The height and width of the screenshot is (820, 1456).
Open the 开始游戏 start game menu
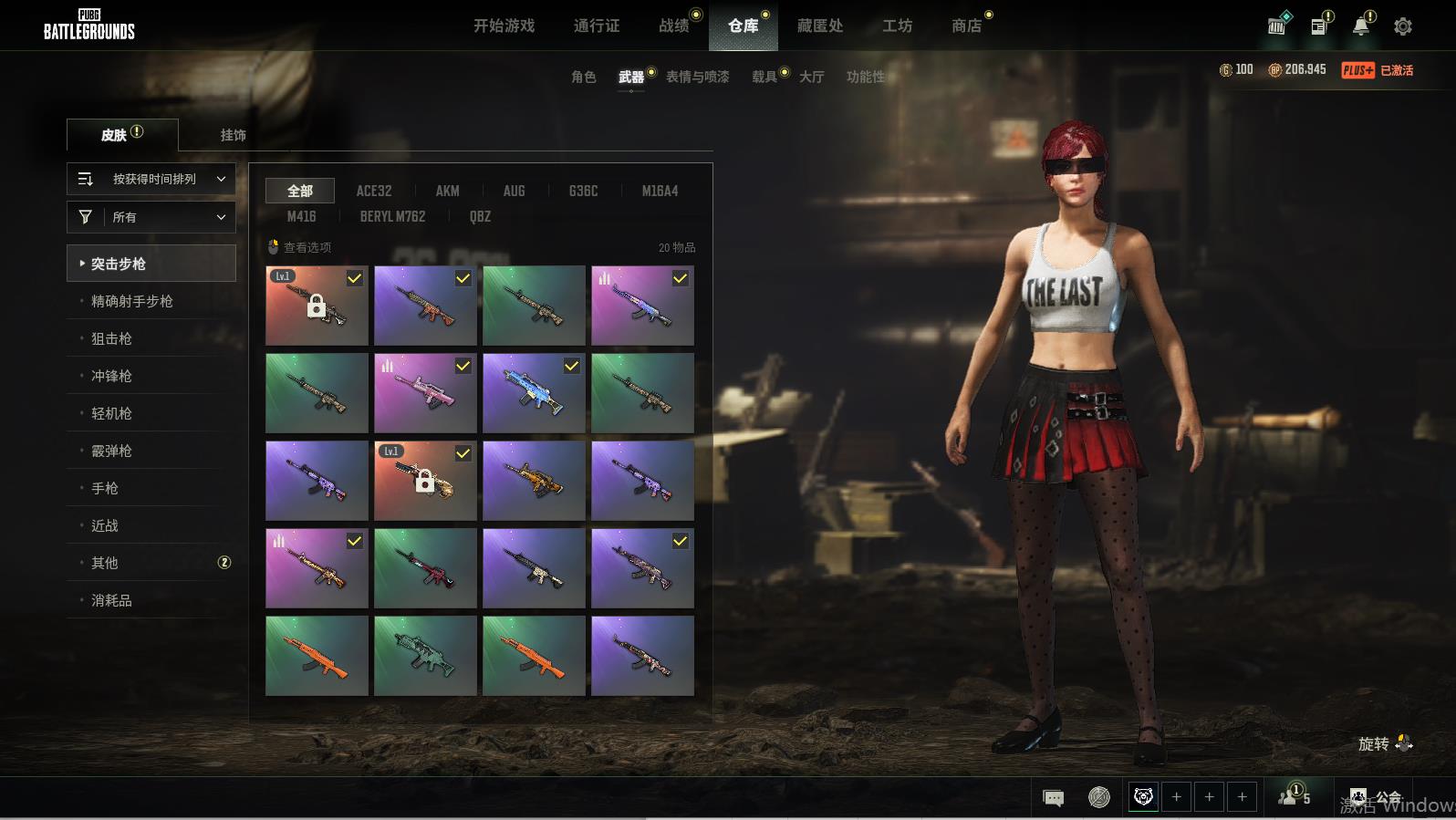pos(504,26)
